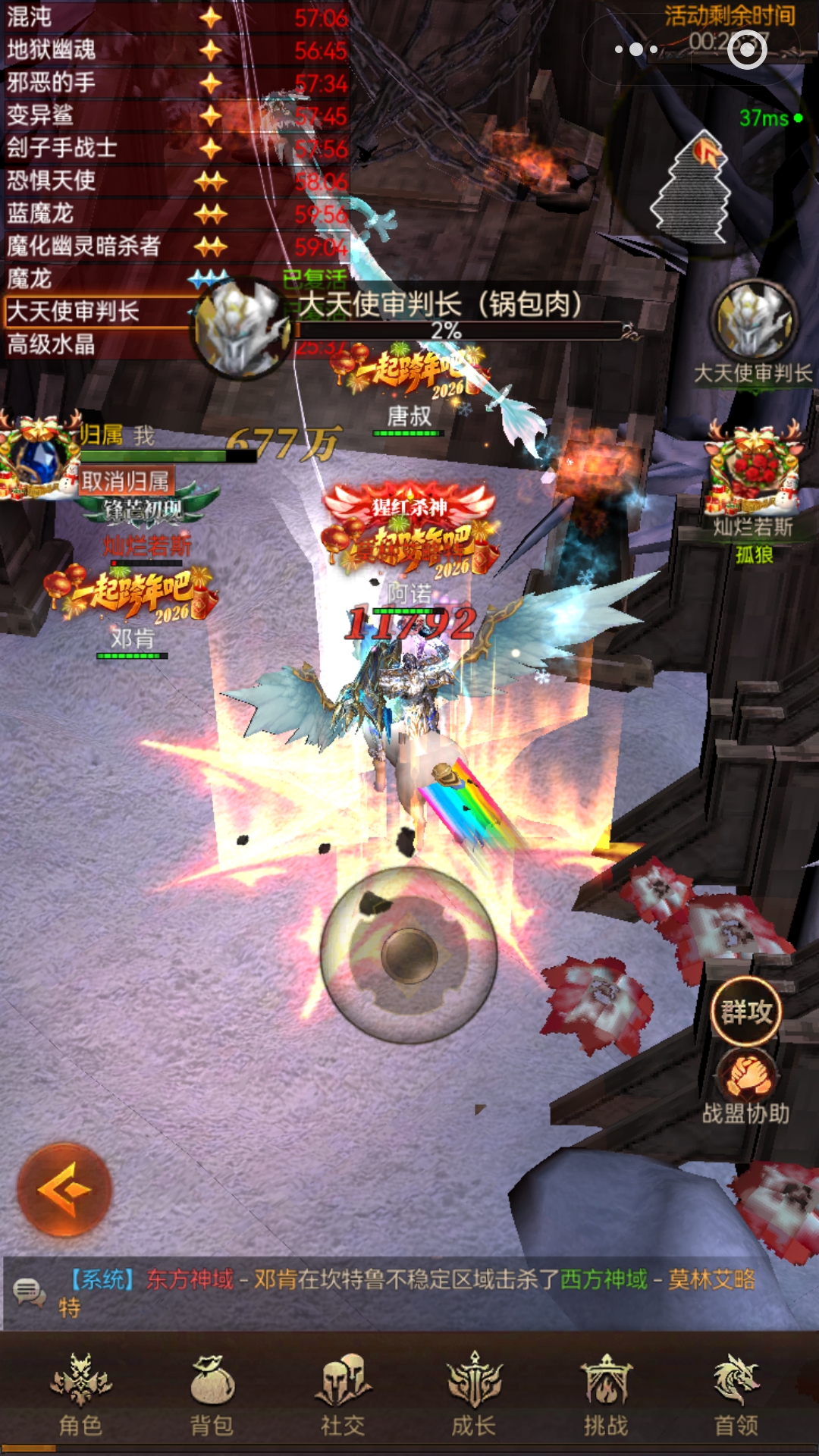Select 高级水晶 in the list
This screenshot has height=1456, width=819.
(91, 345)
